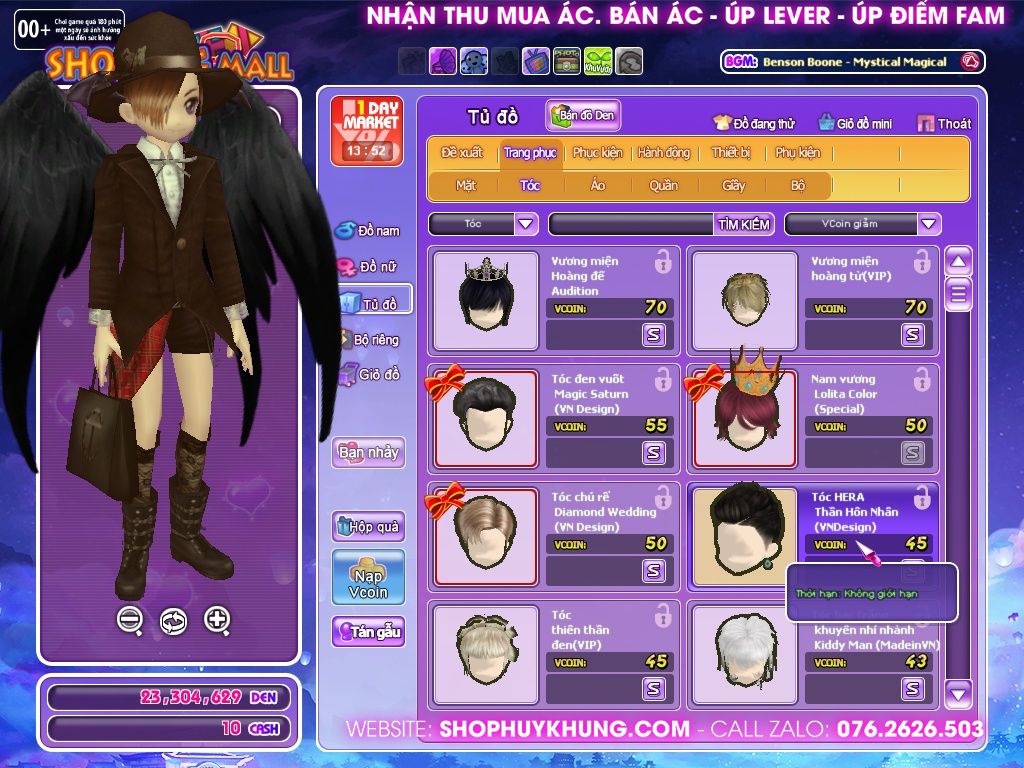
Task: Select Đồ nam in the sidebar
Action: pyautogui.click(x=368, y=231)
